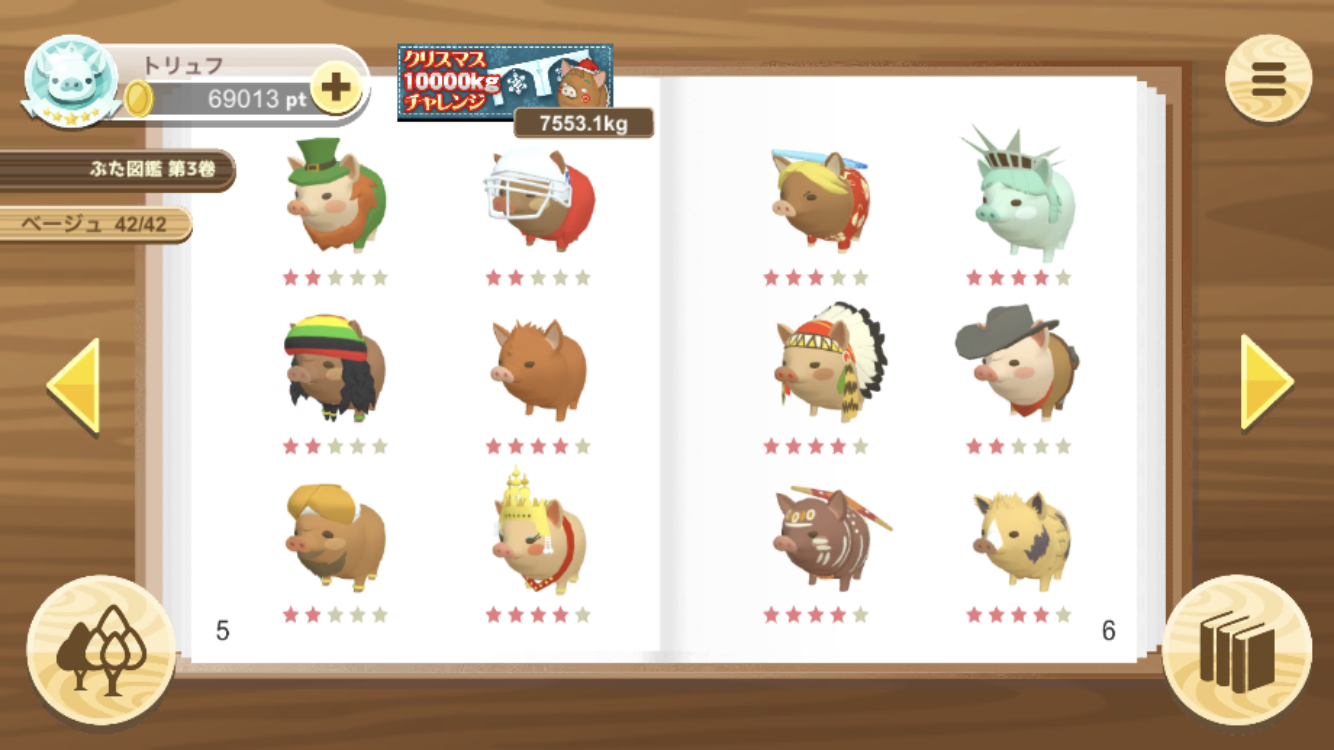The width and height of the screenshot is (1334, 750).
Task: Open the Christmas 10000kg challenge banner
Action: click(x=505, y=82)
